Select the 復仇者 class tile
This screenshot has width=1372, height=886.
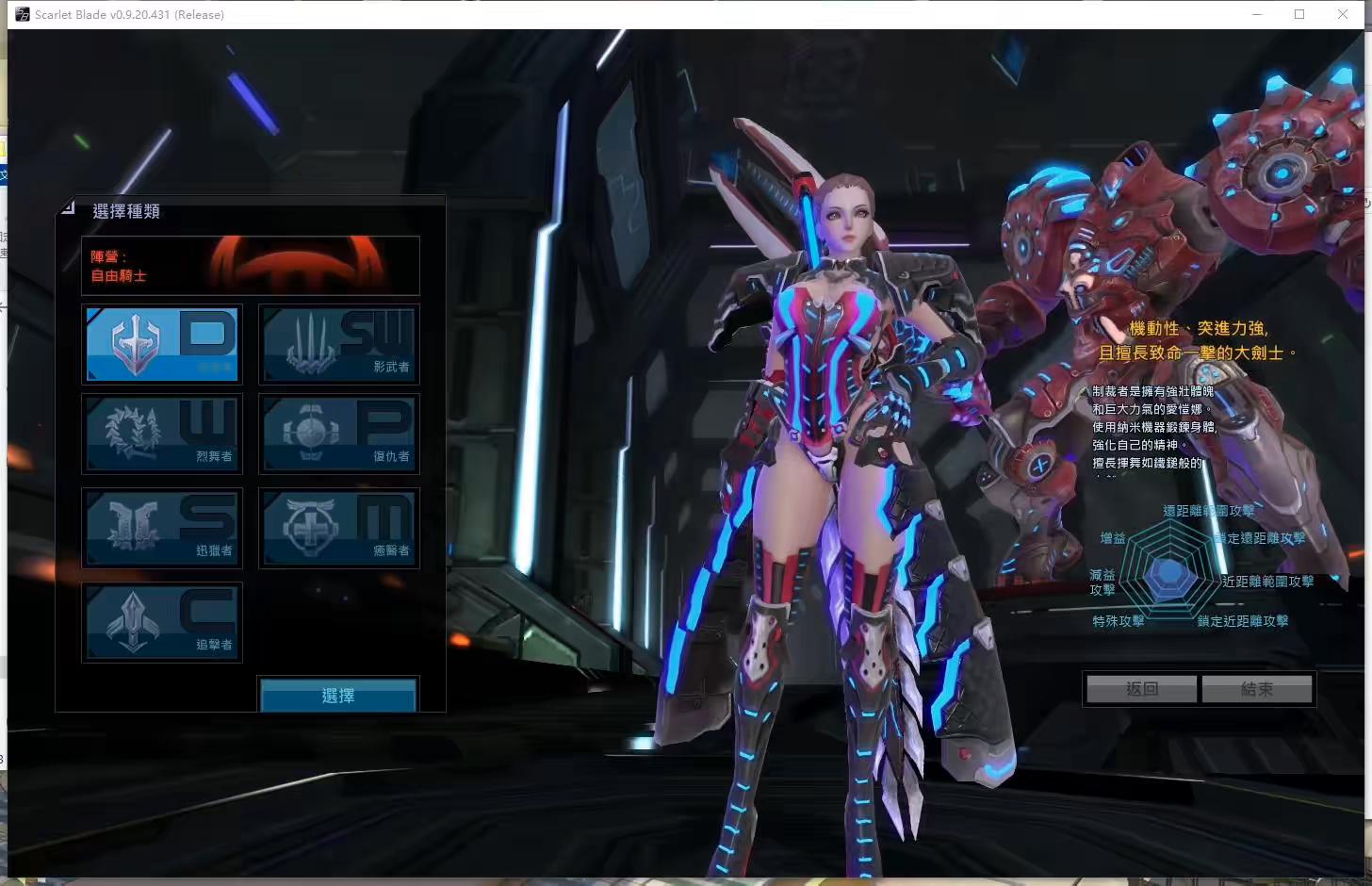[x=338, y=434]
